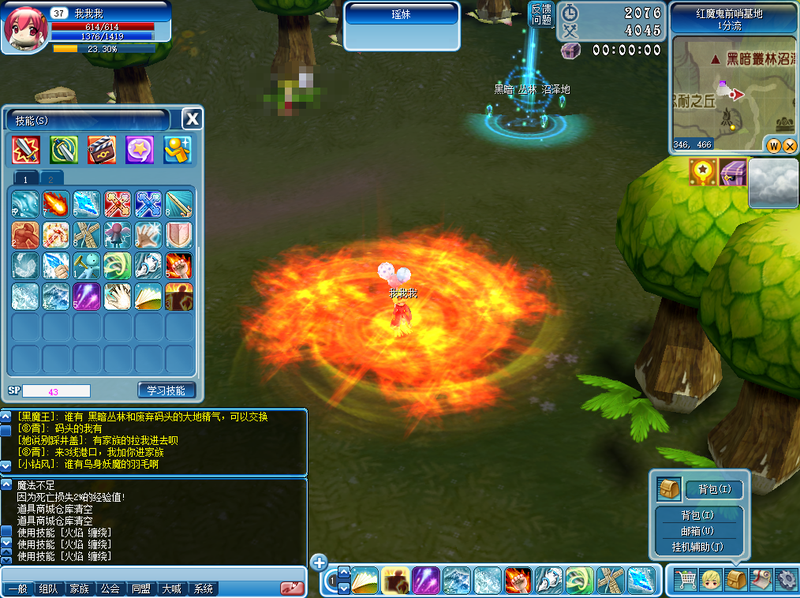Viewport: 800px width, 598px height.
Task: Activate the flaming fist hotbar skill
Action: point(517,579)
